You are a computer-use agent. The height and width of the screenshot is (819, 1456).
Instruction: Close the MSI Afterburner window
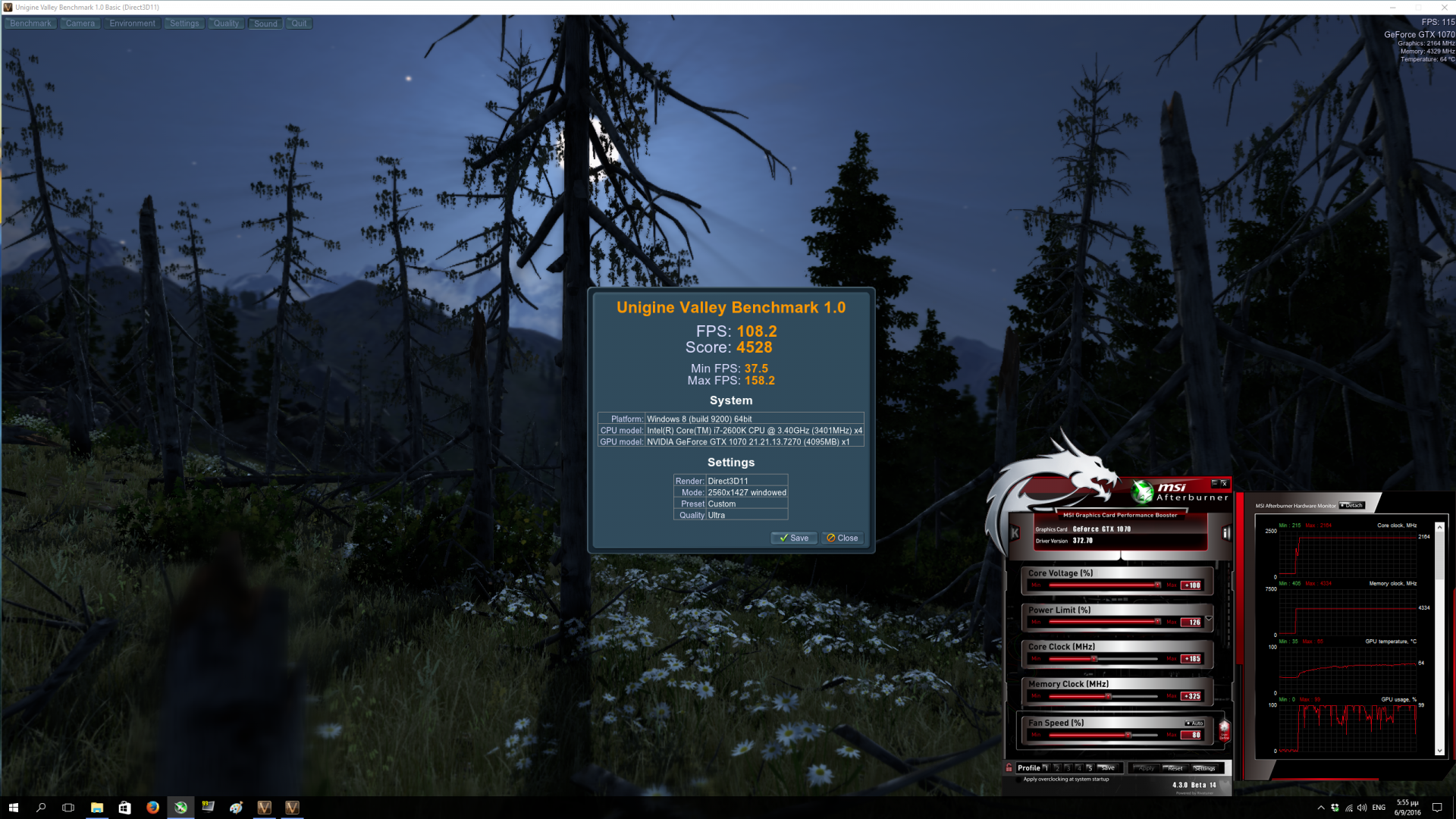[1224, 484]
